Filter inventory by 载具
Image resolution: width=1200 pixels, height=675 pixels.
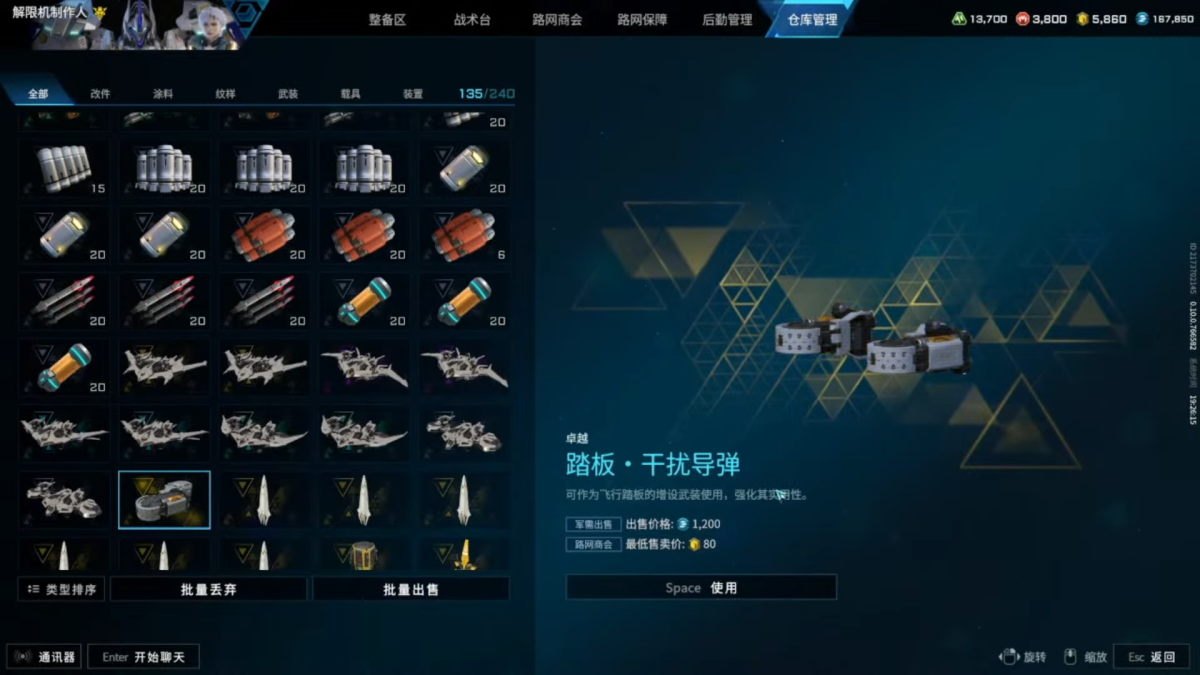[350, 94]
